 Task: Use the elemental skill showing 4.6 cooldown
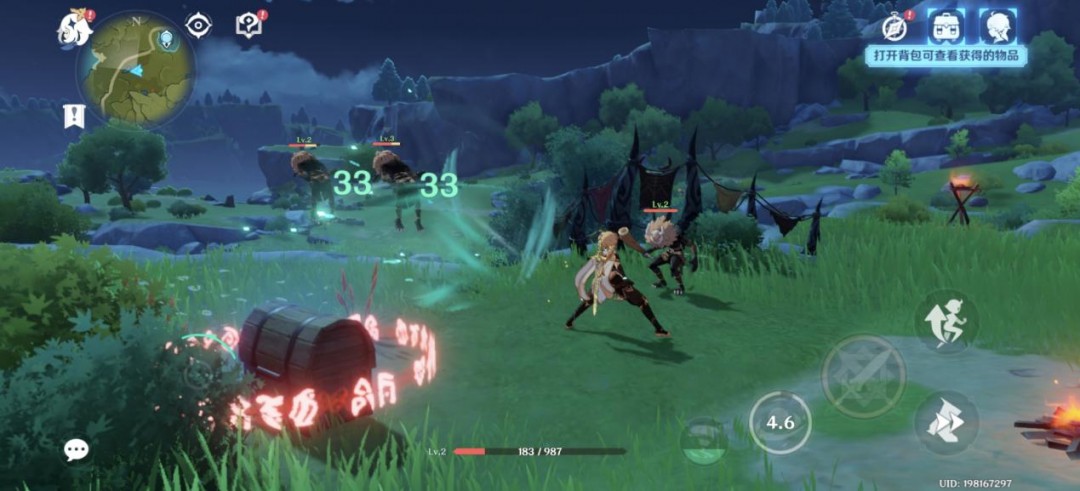coord(780,422)
